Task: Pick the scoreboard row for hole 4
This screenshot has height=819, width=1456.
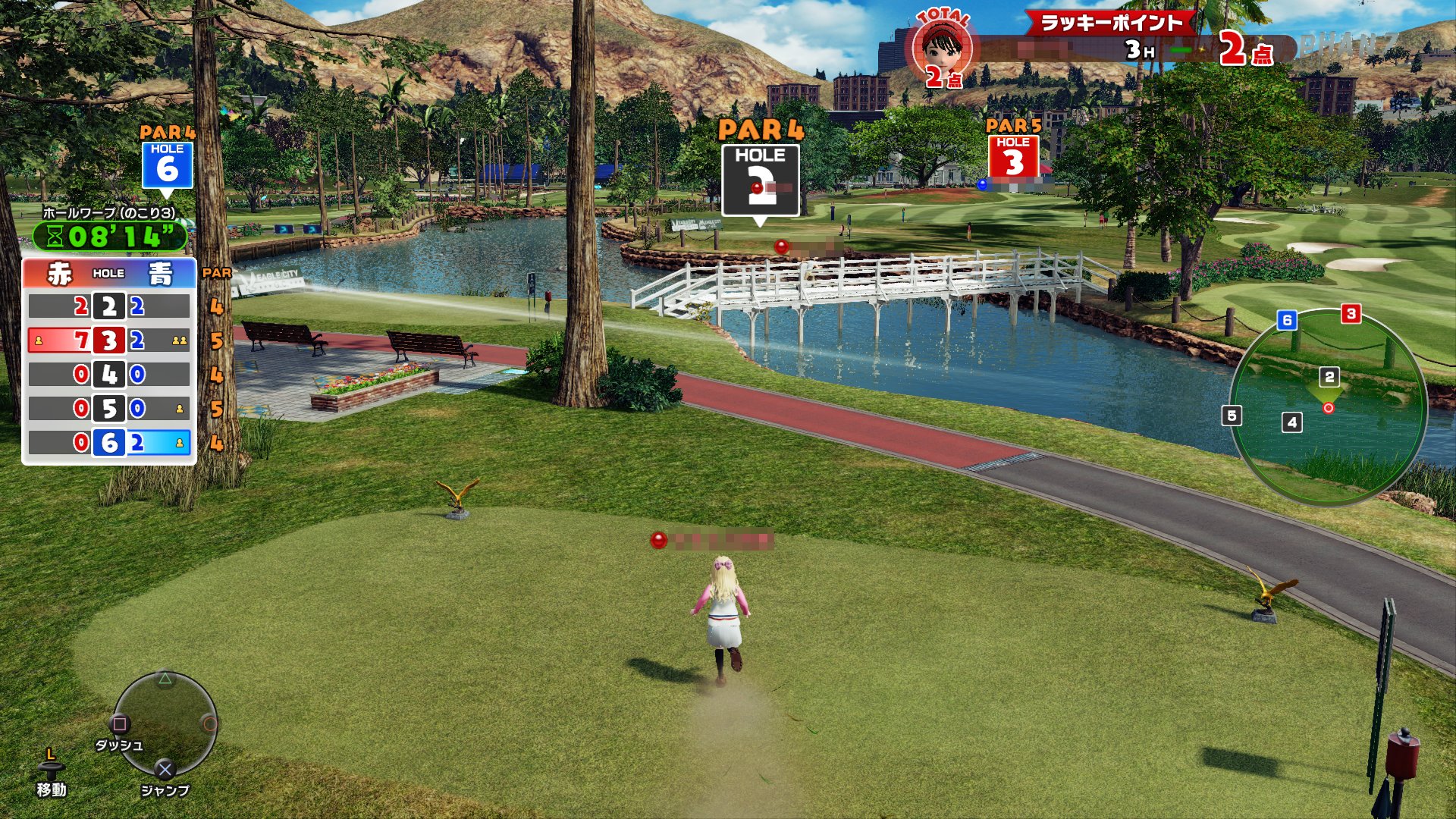Action: point(109,375)
